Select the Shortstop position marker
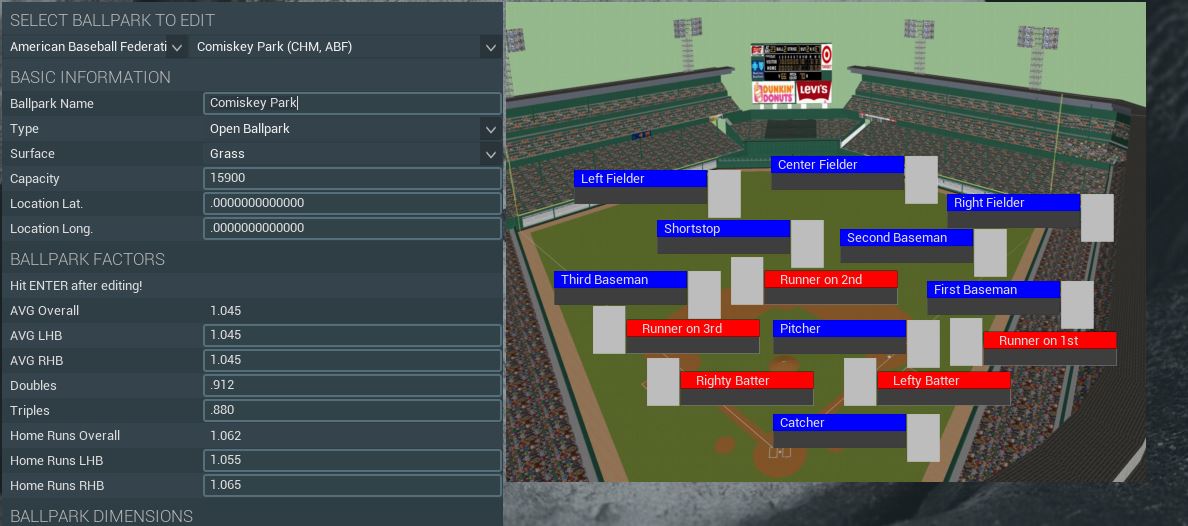Image resolution: width=1188 pixels, height=526 pixels. (723, 229)
